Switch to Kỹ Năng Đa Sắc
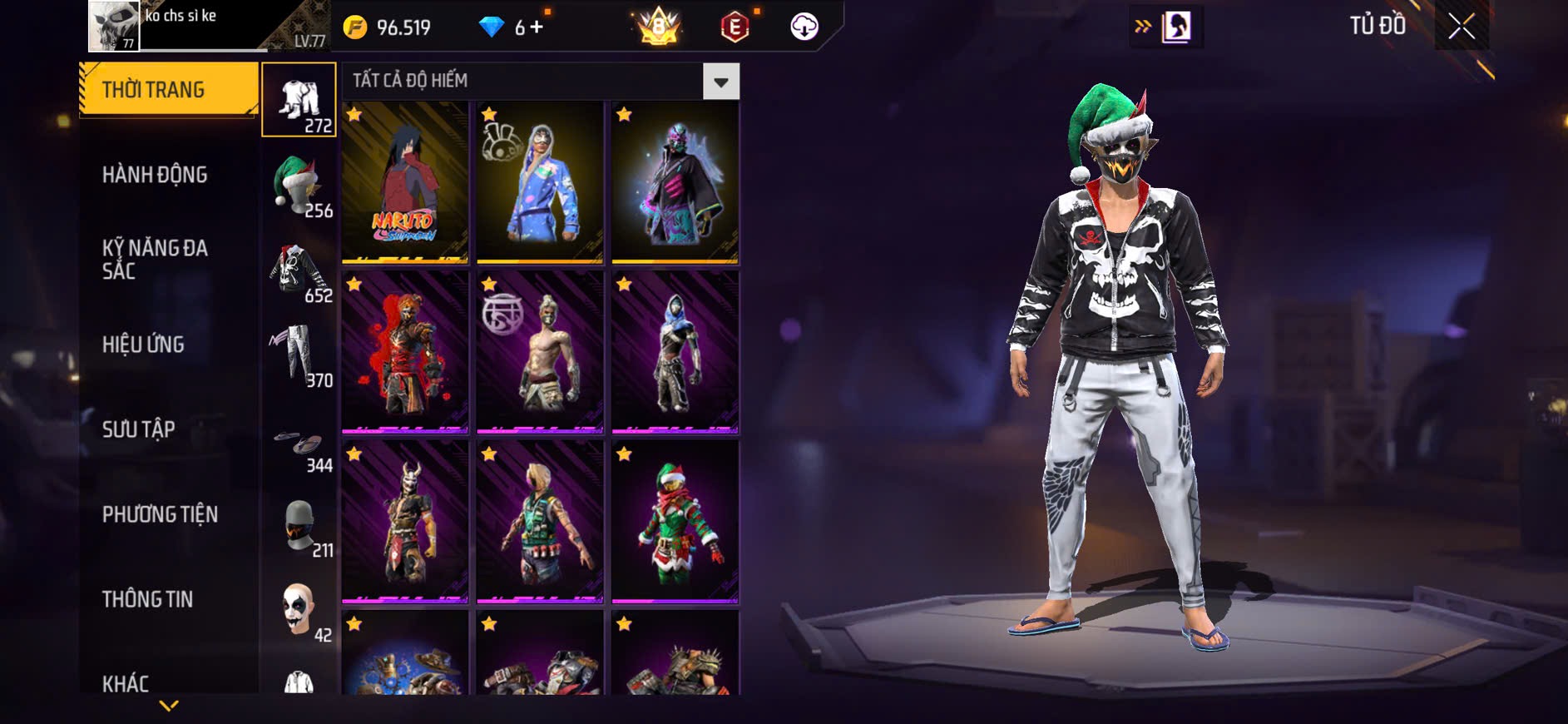The image size is (1568, 724). point(155,259)
